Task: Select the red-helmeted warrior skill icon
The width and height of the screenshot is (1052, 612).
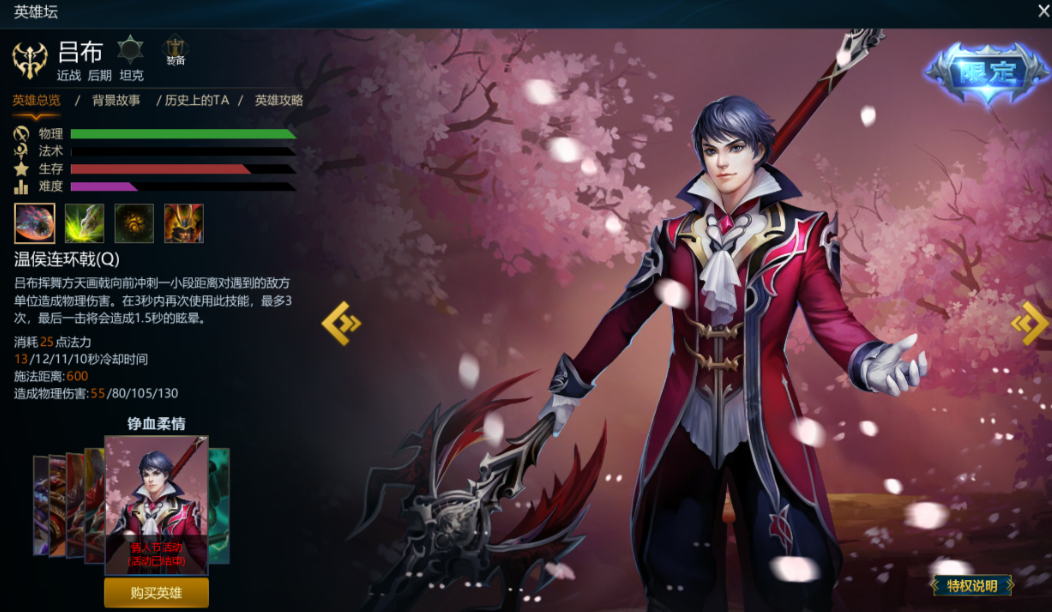Action: [184, 223]
